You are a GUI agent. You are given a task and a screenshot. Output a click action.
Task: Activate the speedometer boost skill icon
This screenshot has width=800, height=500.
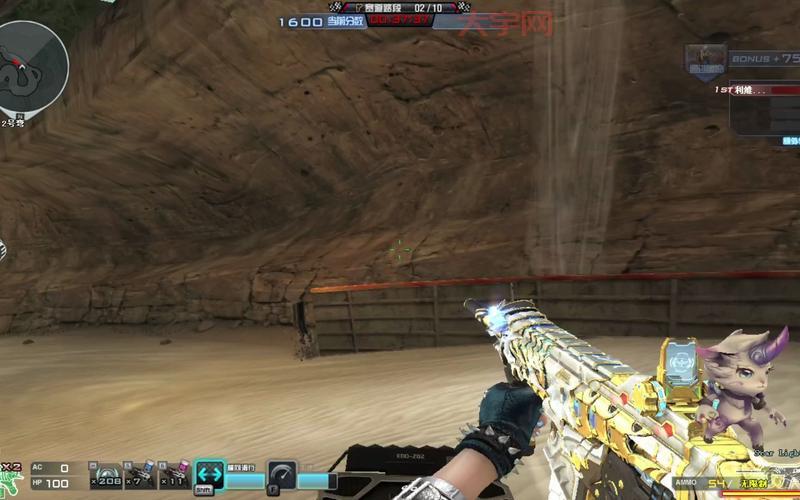tap(282, 475)
